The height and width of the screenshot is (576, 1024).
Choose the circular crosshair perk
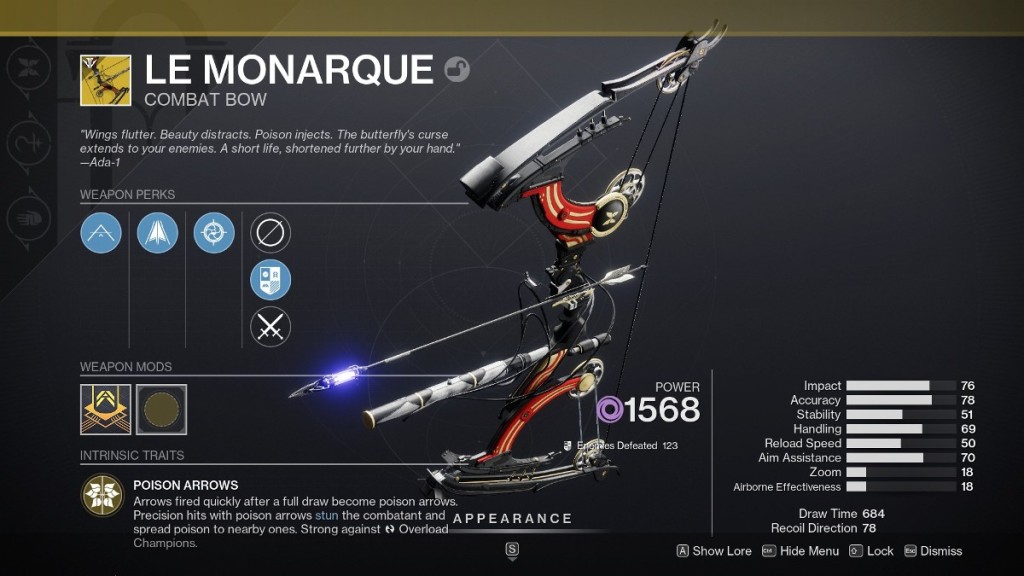pyautogui.click(x=214, y=233)
